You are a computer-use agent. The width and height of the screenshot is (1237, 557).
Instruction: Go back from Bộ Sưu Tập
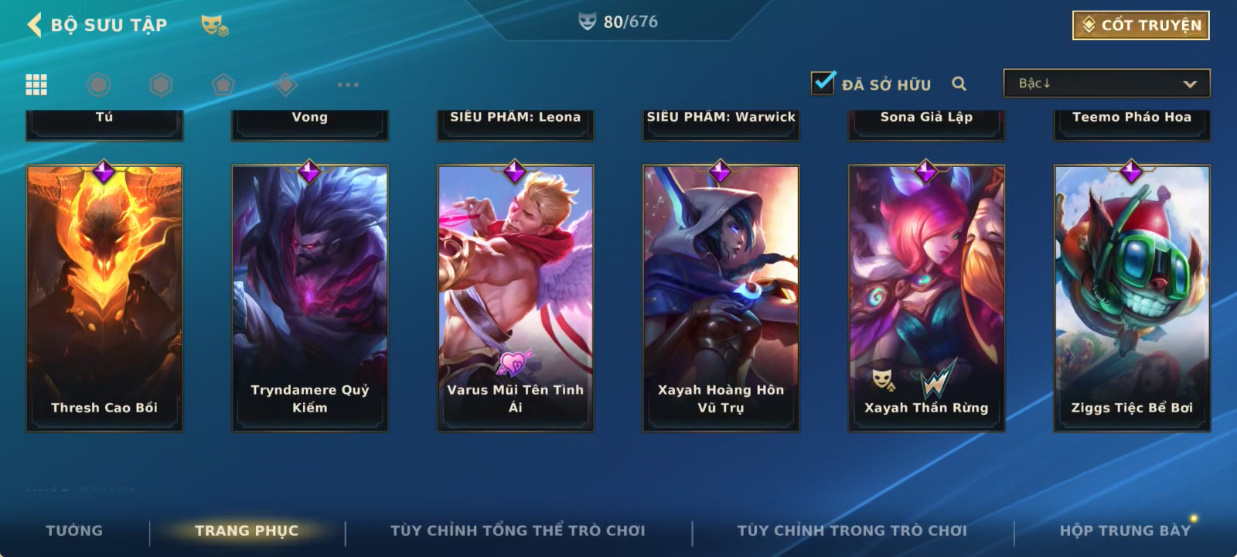35,24
